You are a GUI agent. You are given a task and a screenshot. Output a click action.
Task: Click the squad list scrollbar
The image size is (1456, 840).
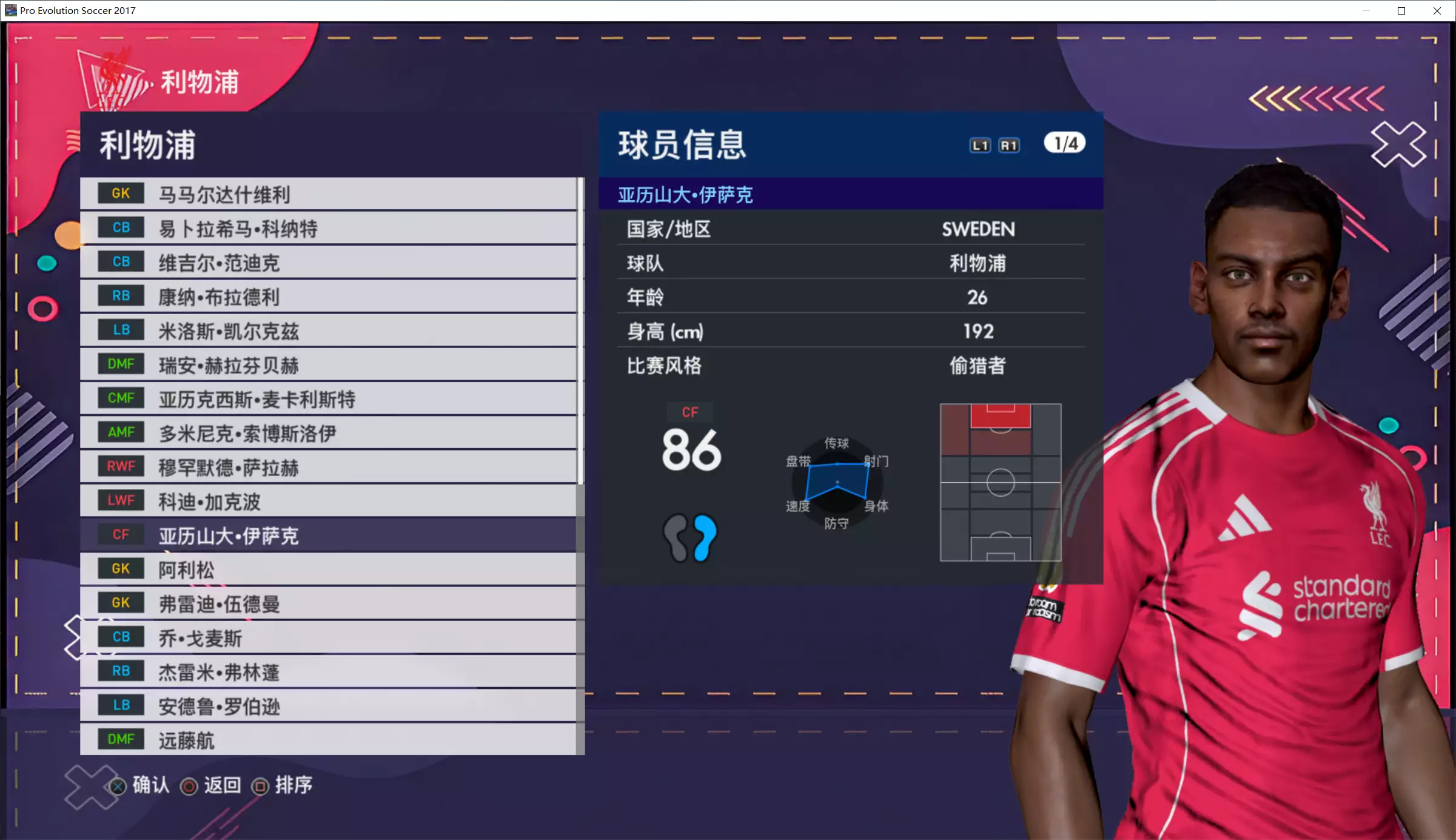tap(580, 331)
